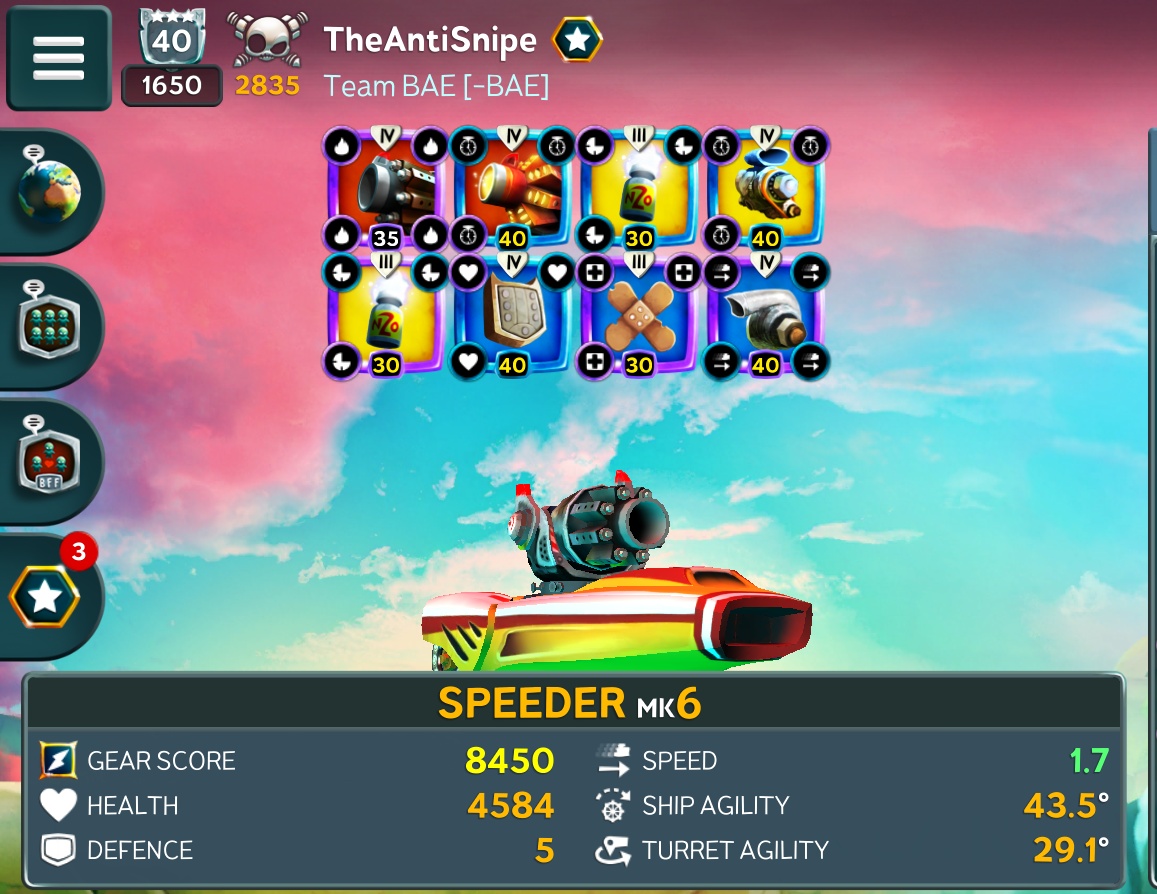
Task: Open the hamburger menu
Action: coord(58,58)
